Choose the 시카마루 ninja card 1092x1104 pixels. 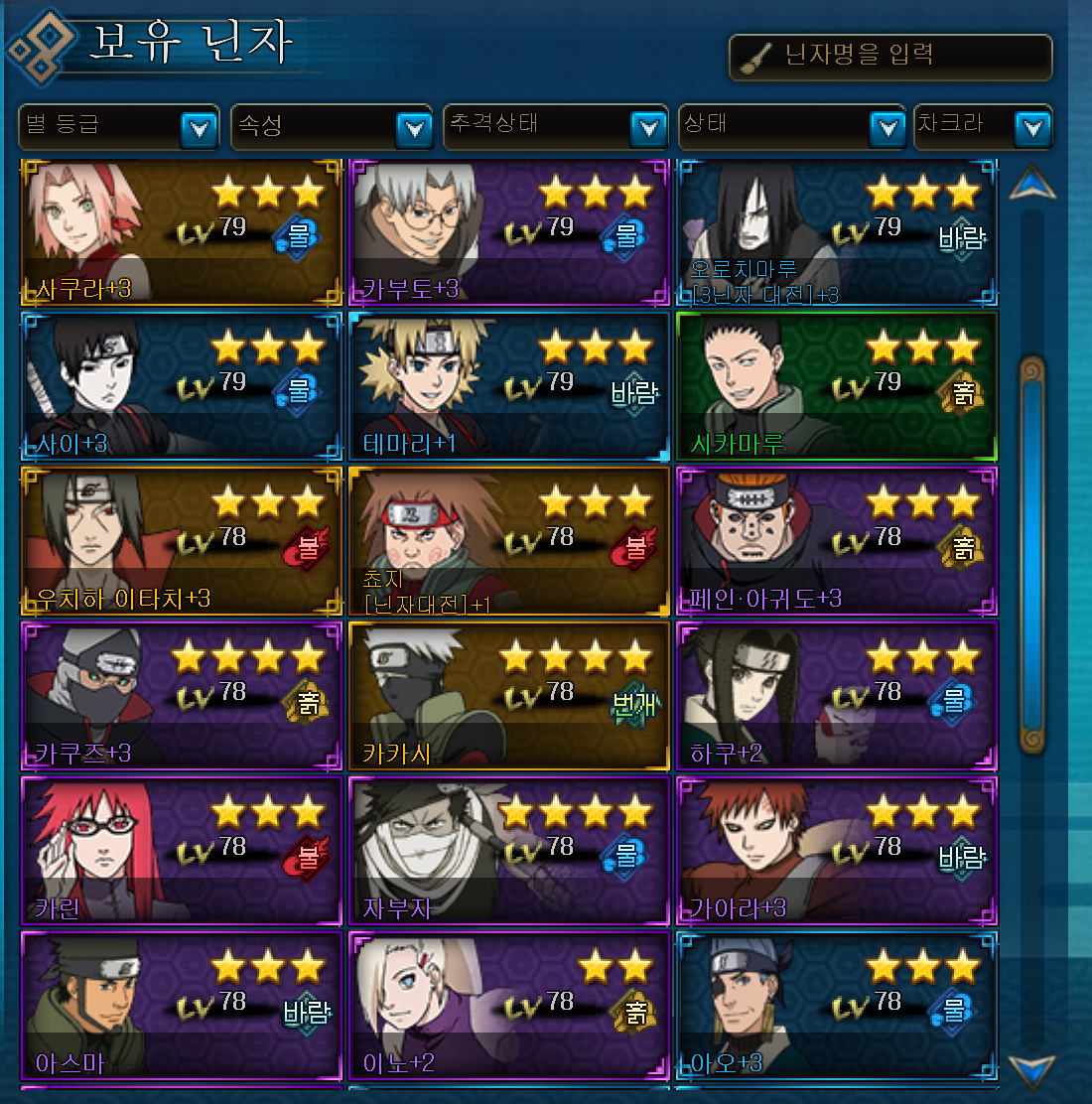[837, 387]
